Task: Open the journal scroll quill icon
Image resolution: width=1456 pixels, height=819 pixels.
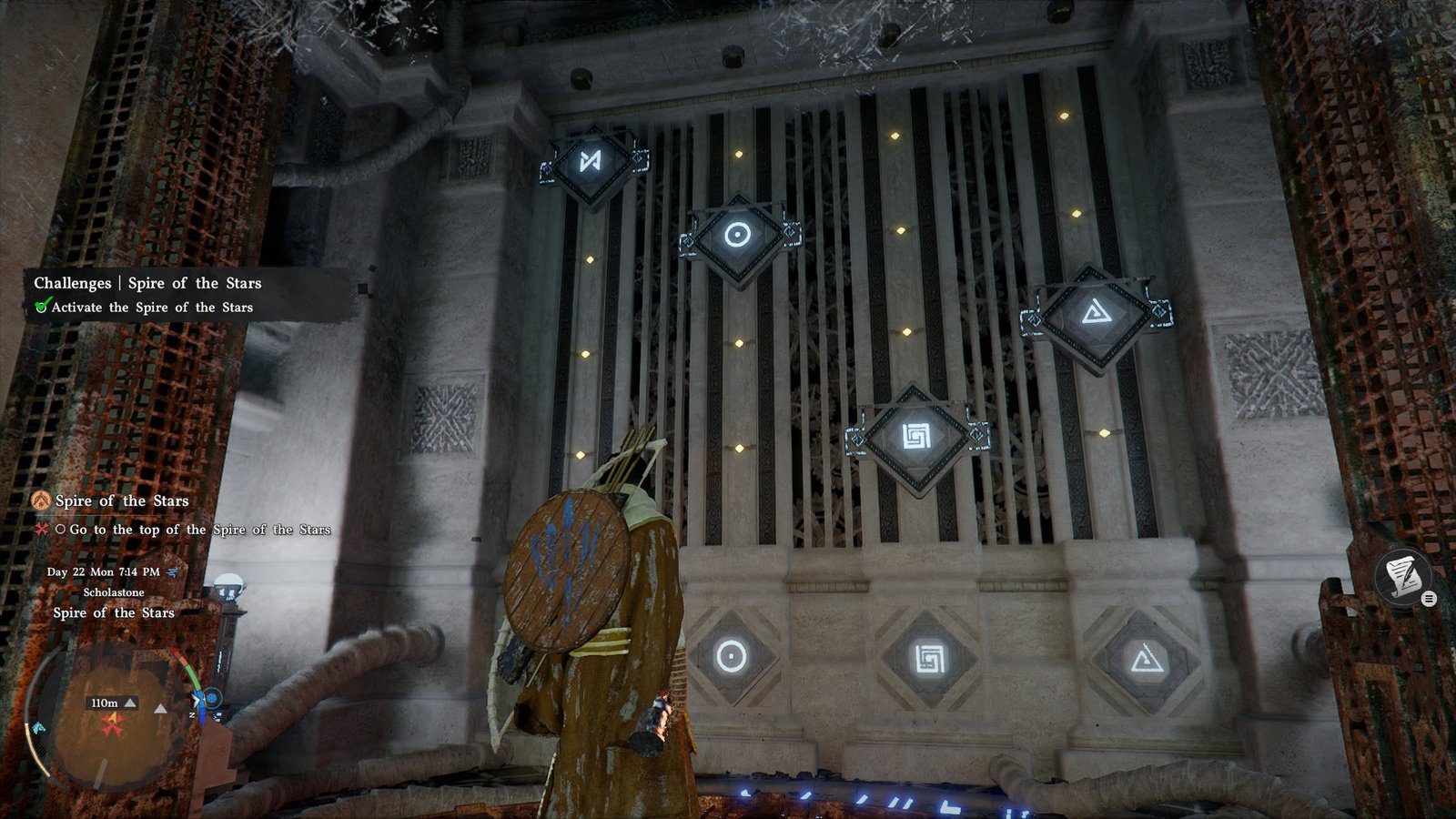Action: tap(1402, 575)
